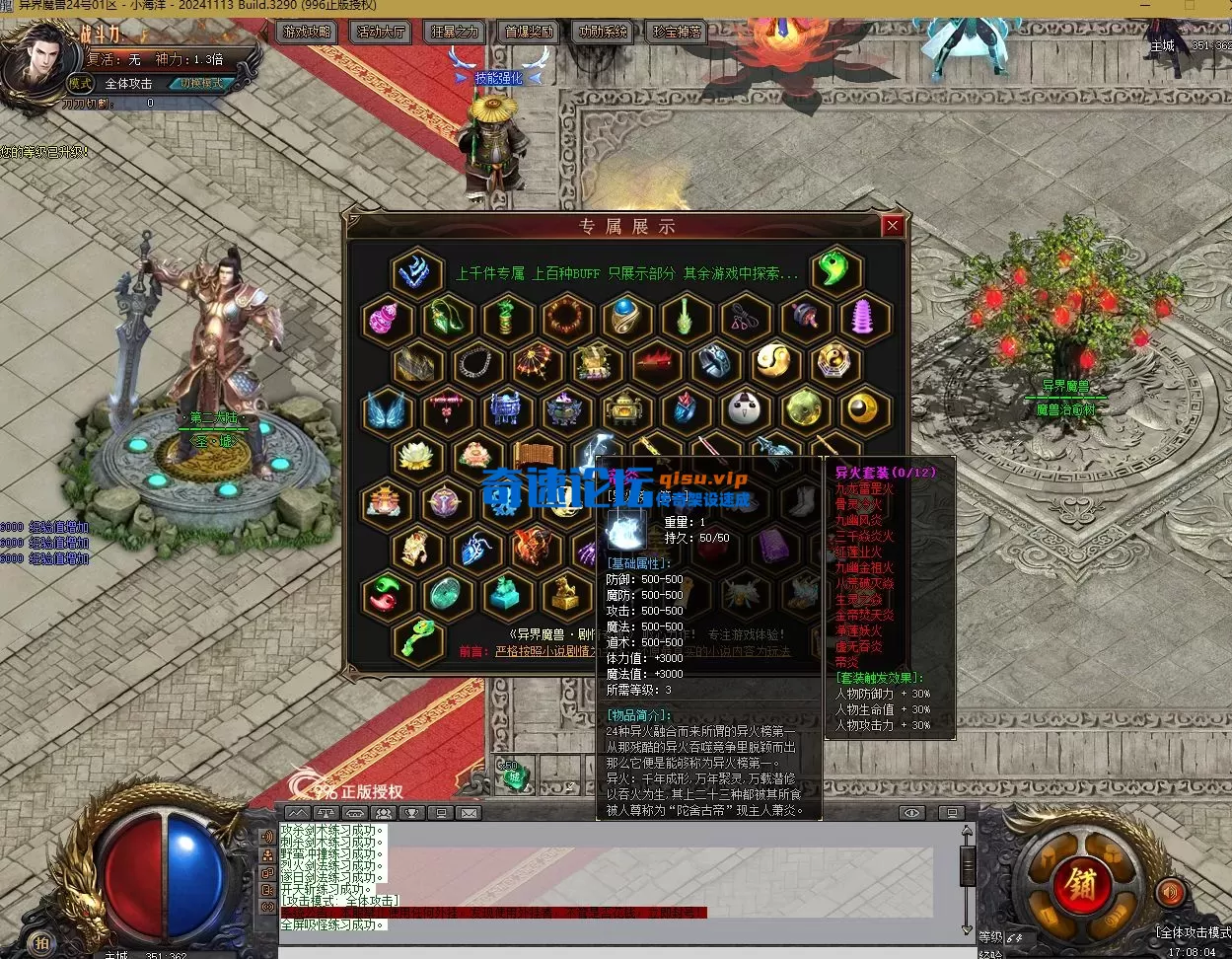Select the green jade magatama icon
The width and height of the screenshot is (1232, 959).
[834, 272]
